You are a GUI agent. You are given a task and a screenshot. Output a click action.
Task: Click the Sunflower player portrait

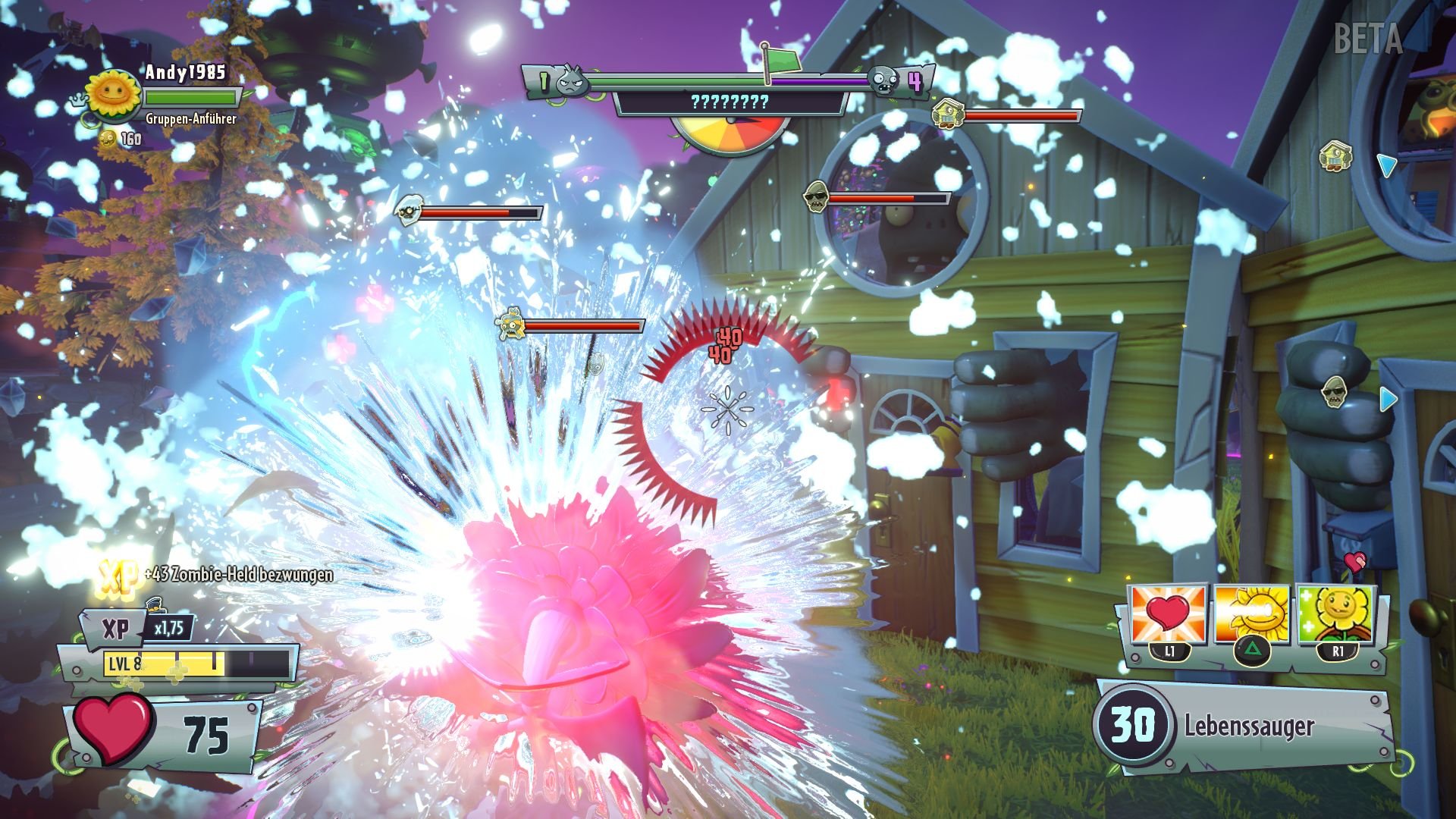111,96
